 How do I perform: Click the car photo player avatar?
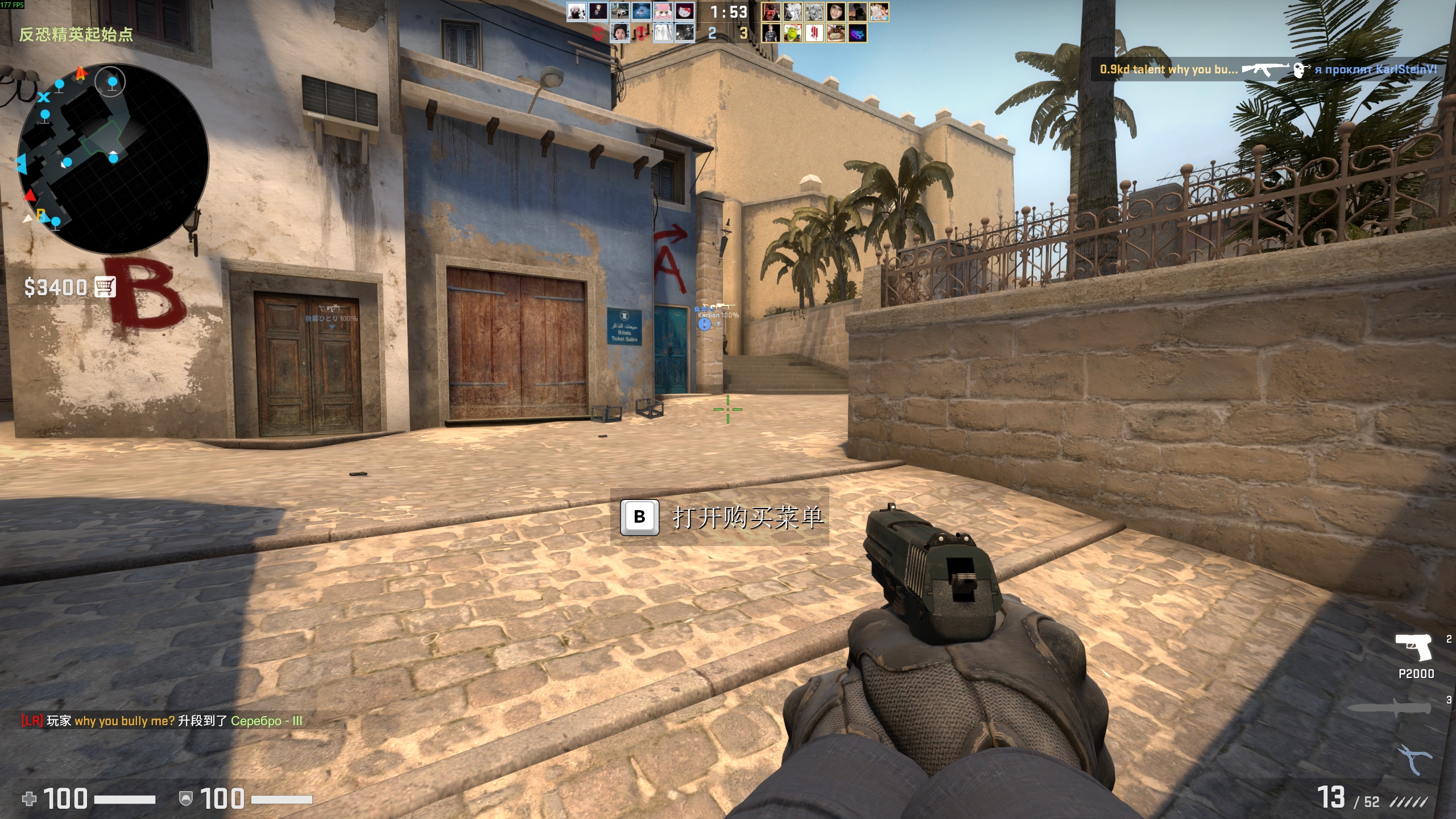click(619, 11)
